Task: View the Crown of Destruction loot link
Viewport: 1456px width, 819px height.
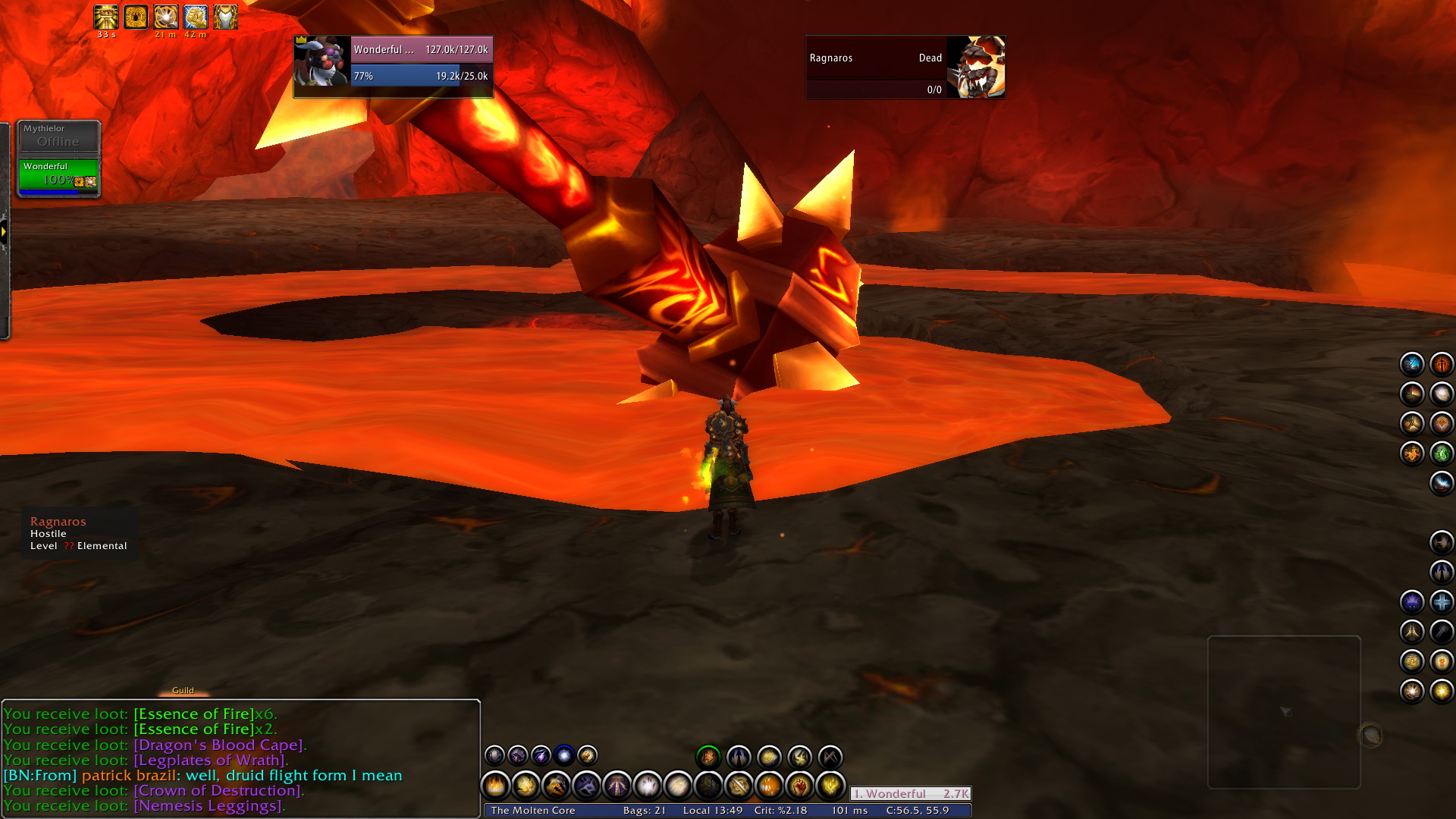Action: 218,790
